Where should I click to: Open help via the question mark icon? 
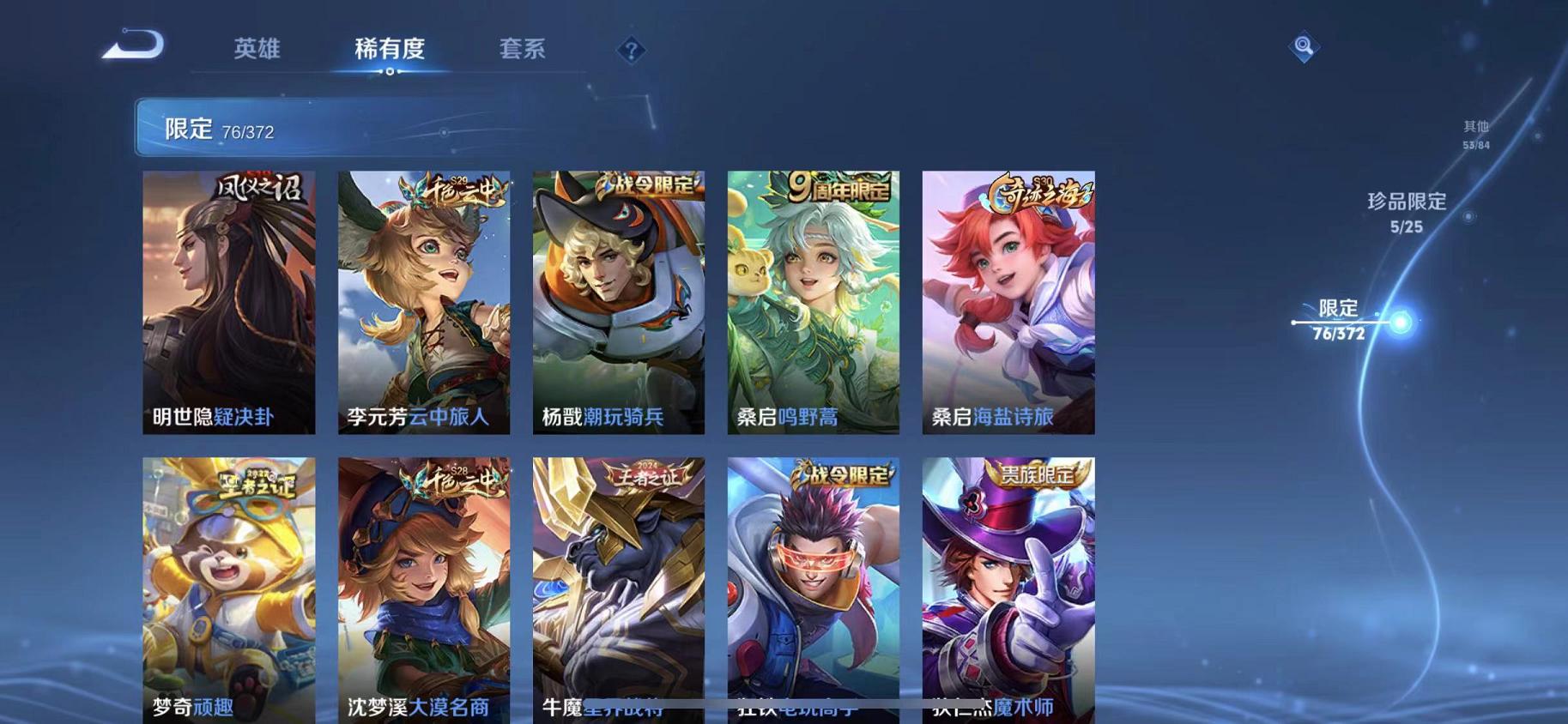632,51
